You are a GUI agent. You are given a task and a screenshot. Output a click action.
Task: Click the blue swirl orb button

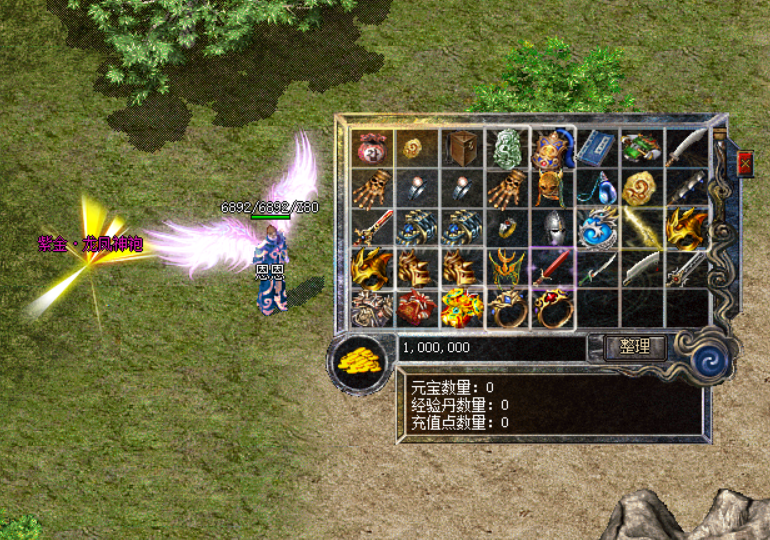(x=714, y=358)
